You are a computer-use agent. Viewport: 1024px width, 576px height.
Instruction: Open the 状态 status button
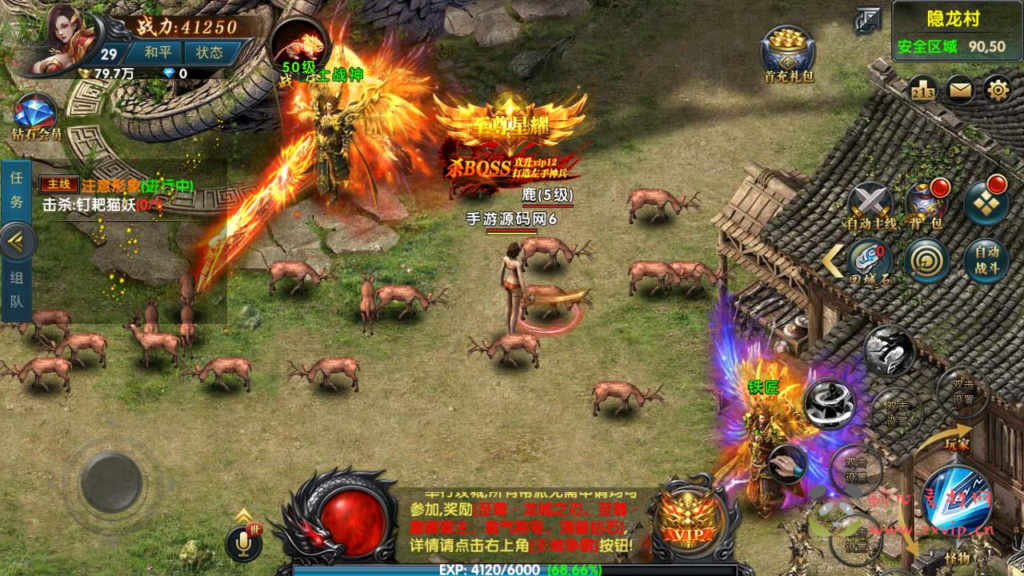point(210,53)
